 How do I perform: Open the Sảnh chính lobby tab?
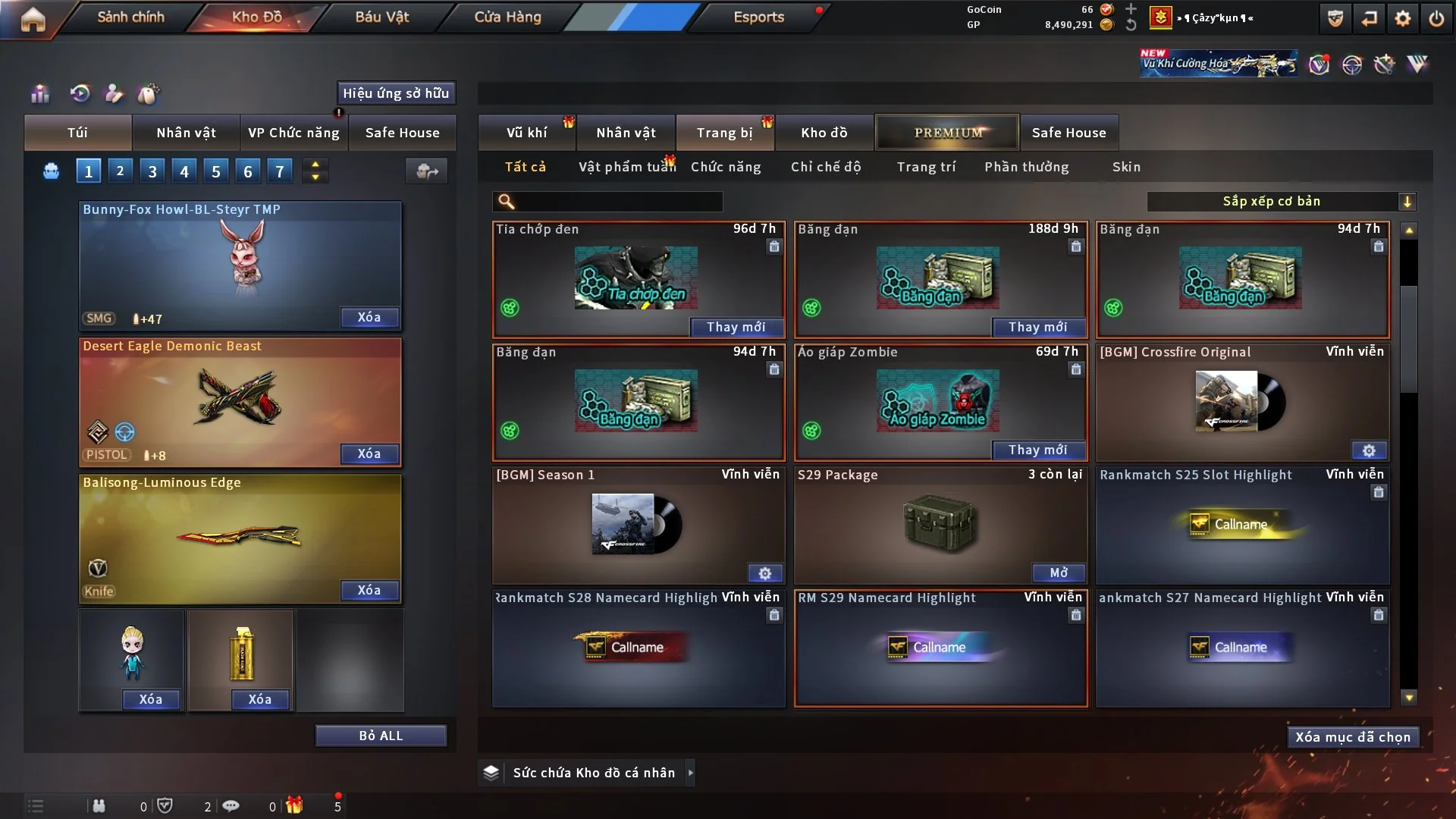(130, 17)
